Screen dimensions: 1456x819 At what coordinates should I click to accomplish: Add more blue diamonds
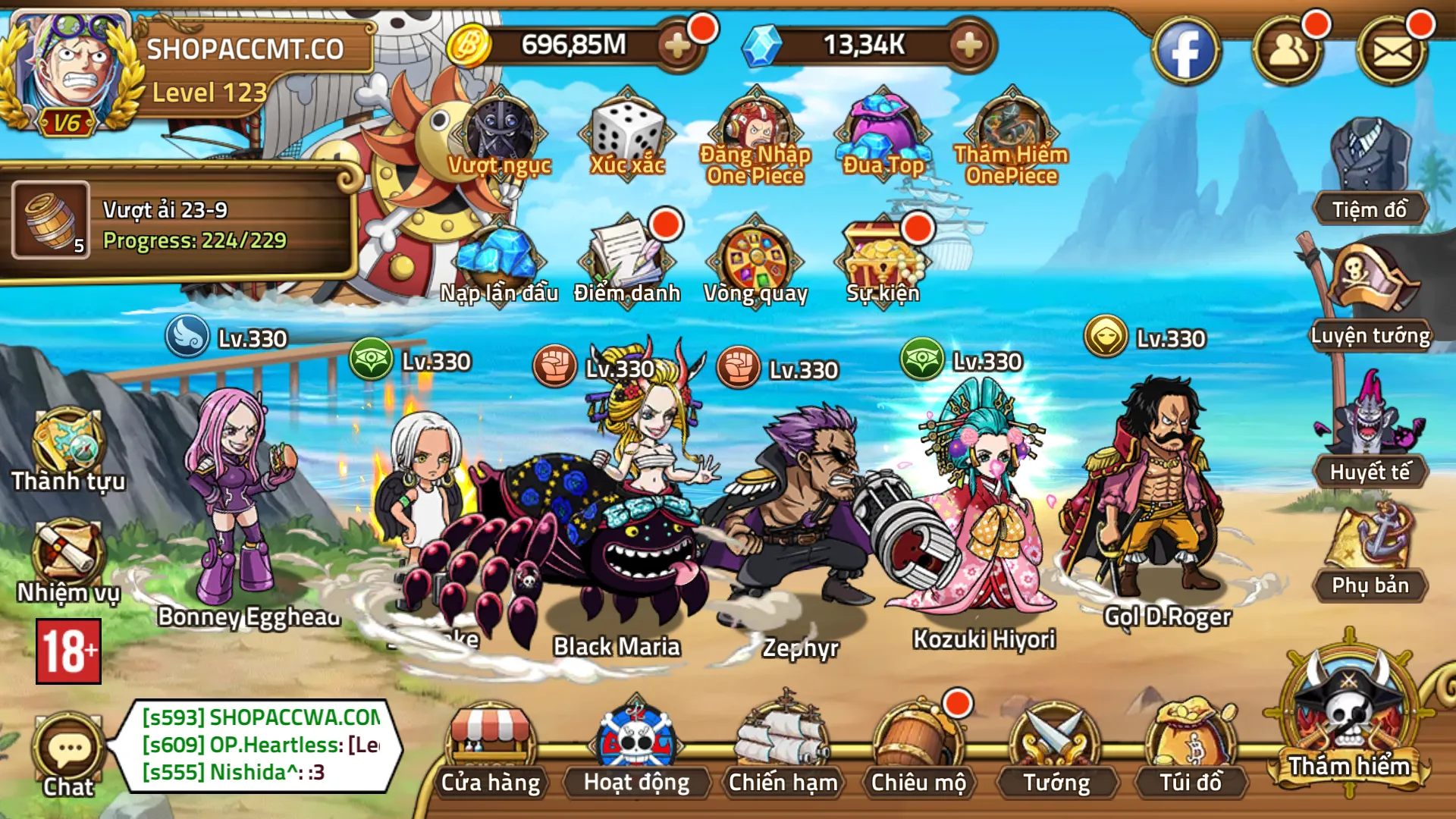coord(968,45)
